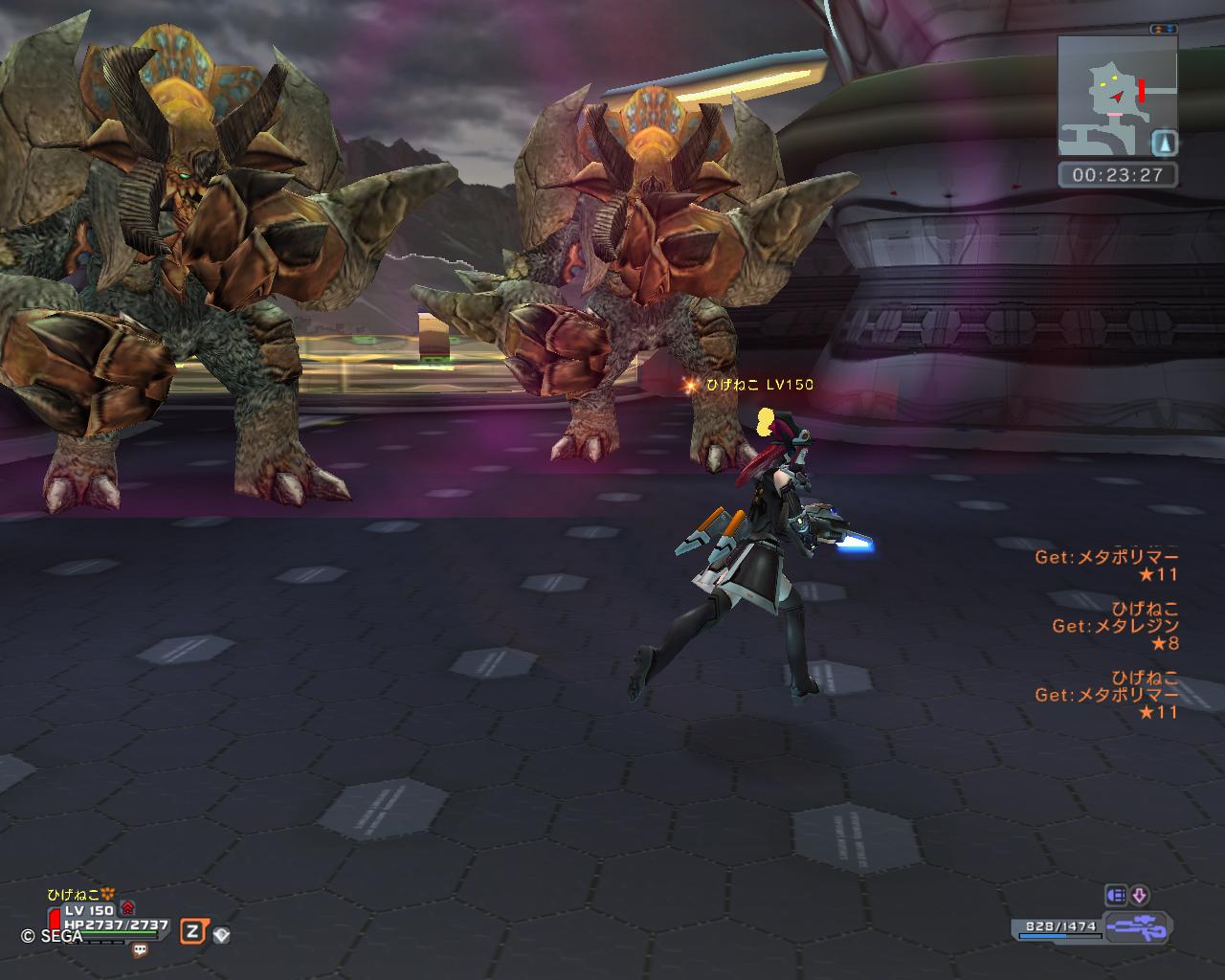The width and height of the screenshot is (1225, 980).
Task: Click the pink down-arrow icon above weapon
Action: [1139, 896]
